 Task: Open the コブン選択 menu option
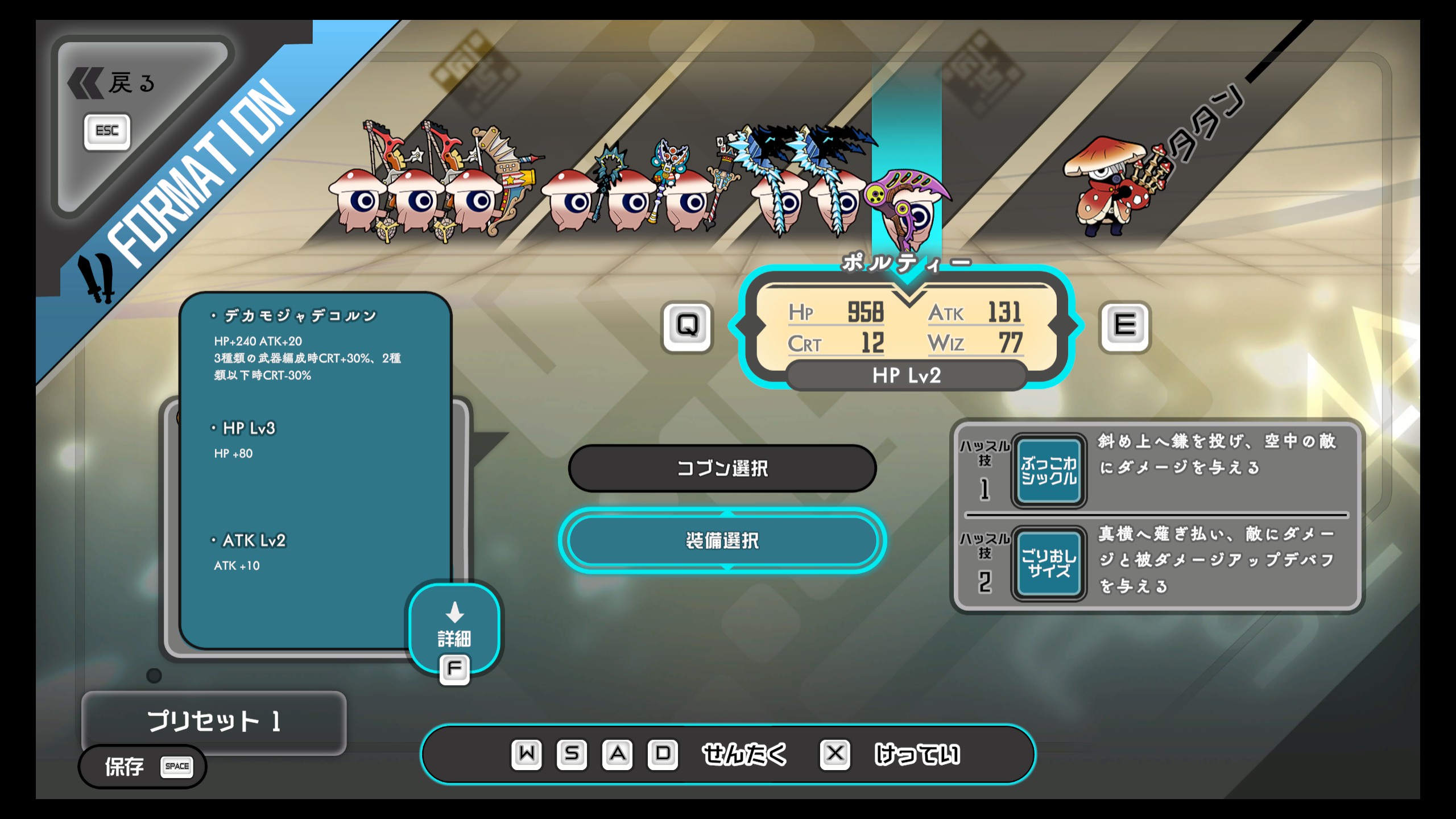pos(722,469)
